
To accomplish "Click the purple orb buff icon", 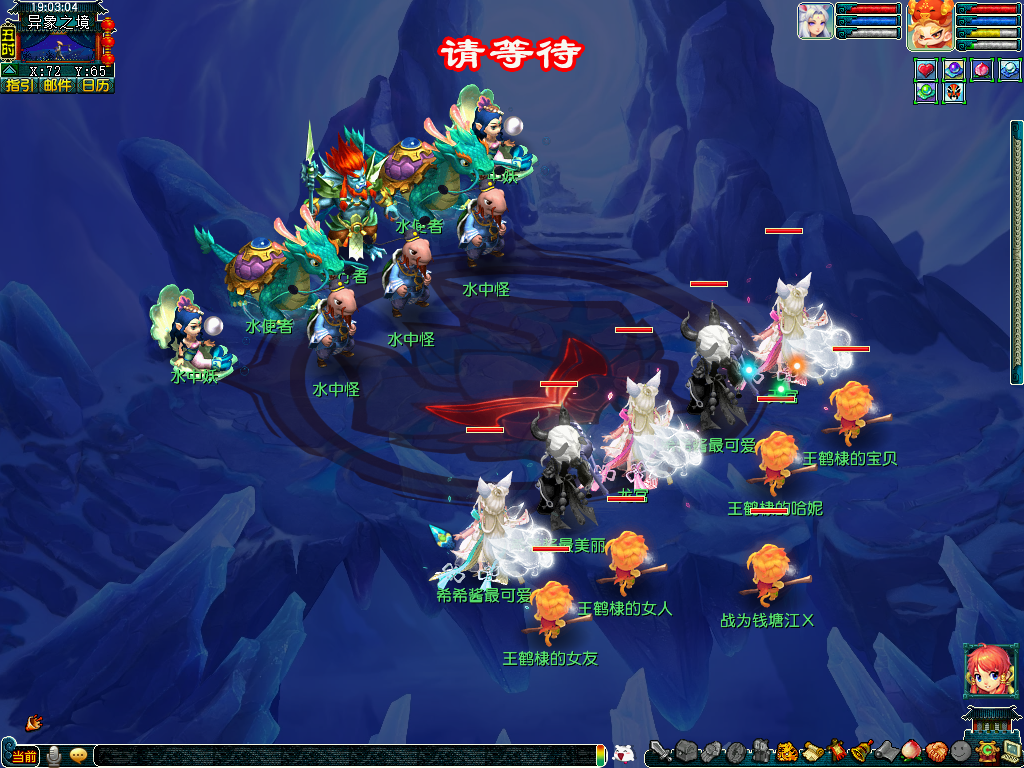I will pos(954,70).
